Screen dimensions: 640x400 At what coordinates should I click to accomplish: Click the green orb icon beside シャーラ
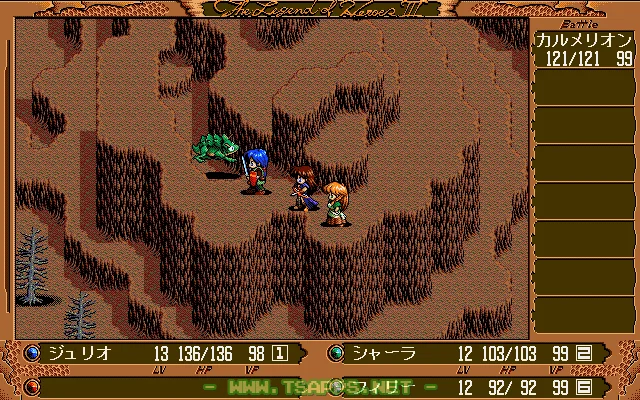tap(336, 352)
